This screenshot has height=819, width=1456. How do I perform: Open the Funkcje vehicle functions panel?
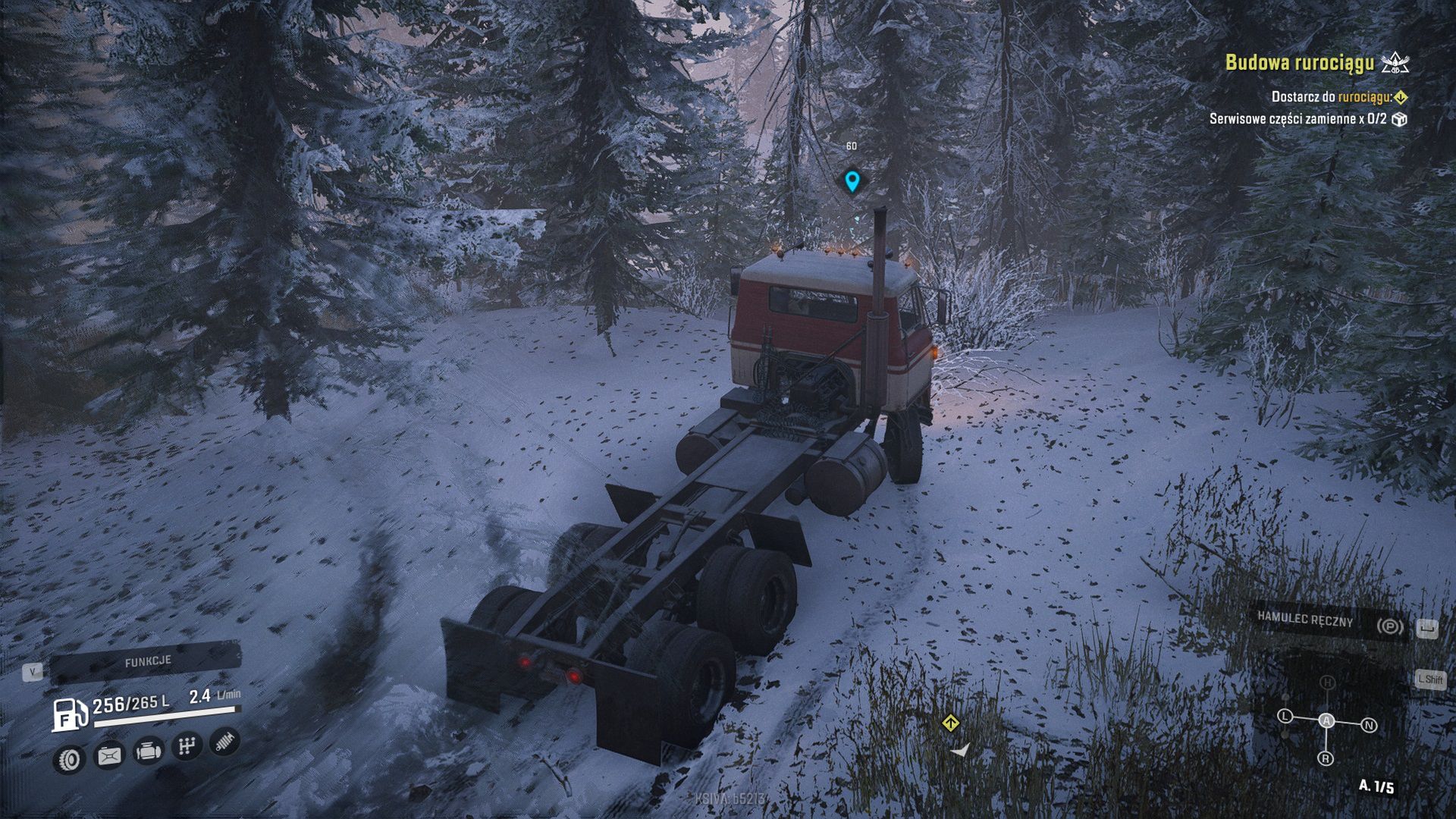pyautogui.click(x=147, y=662)
